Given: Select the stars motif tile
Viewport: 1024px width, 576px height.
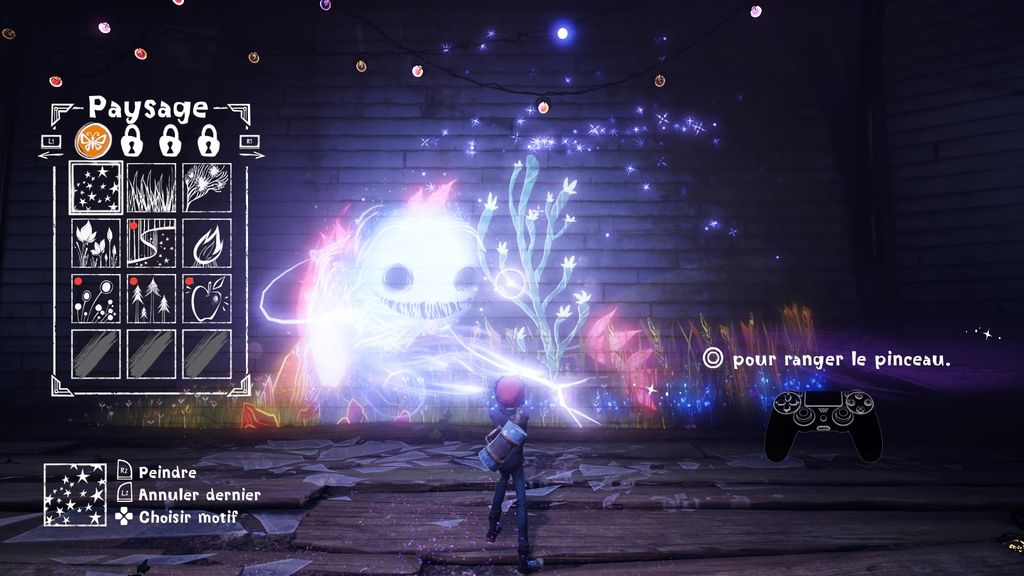Looking at the screenshot, I should 96,188.
